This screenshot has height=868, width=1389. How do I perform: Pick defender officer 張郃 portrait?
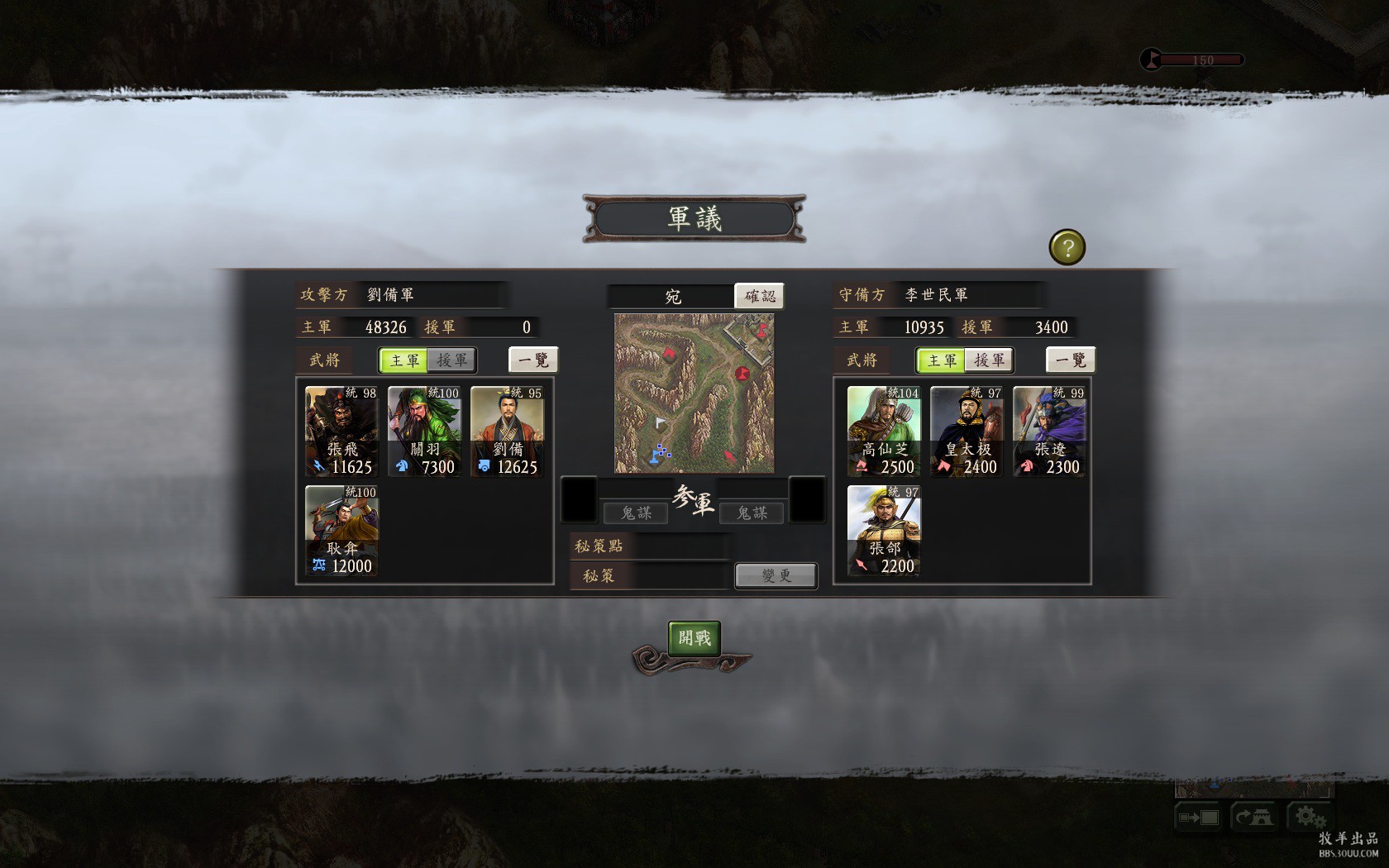tap(884, 531)
